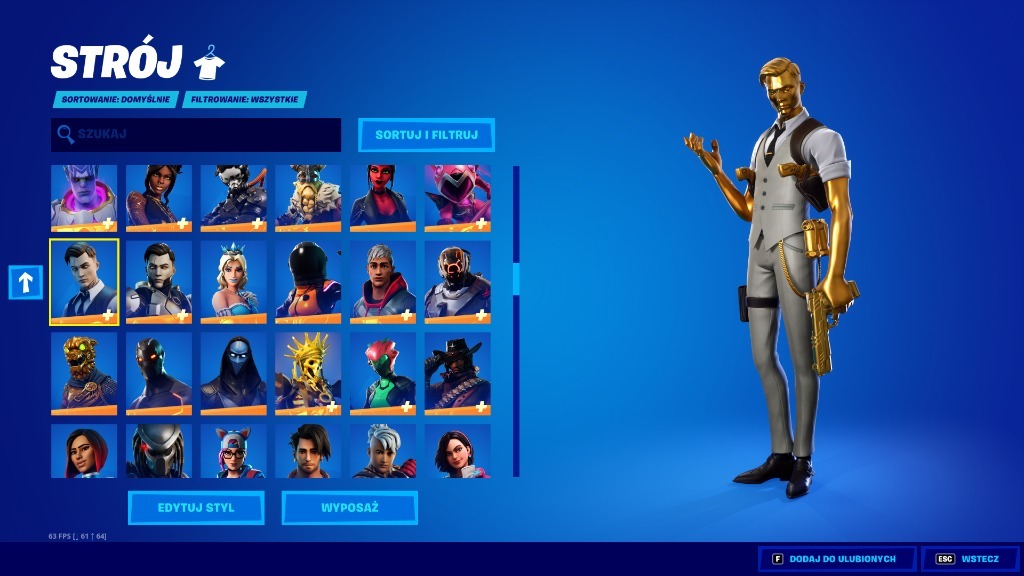Choose the golden skeleton with crown outfit
This screenshot has width=1024, height=576.
click(308, 373)
